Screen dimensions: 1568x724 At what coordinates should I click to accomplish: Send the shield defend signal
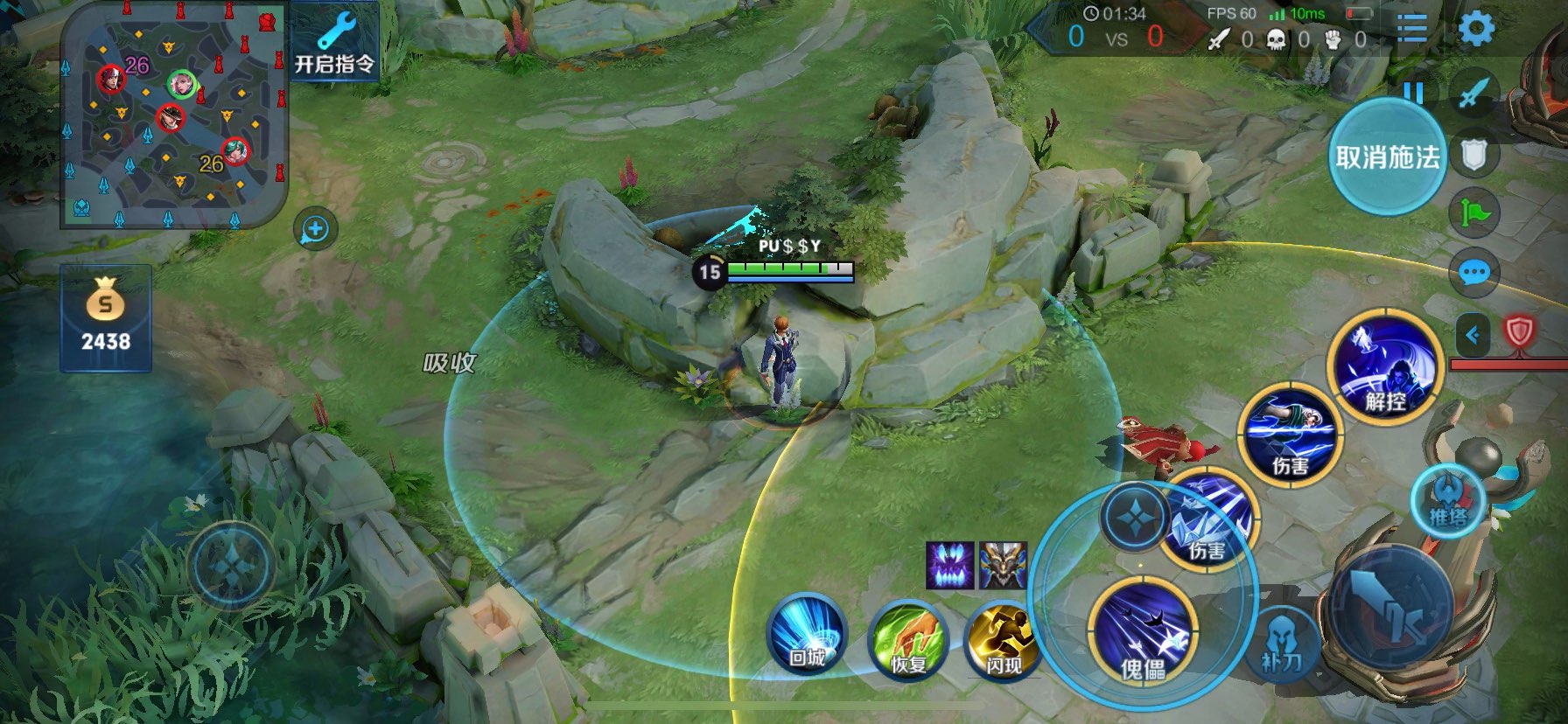click(1474, 156)
